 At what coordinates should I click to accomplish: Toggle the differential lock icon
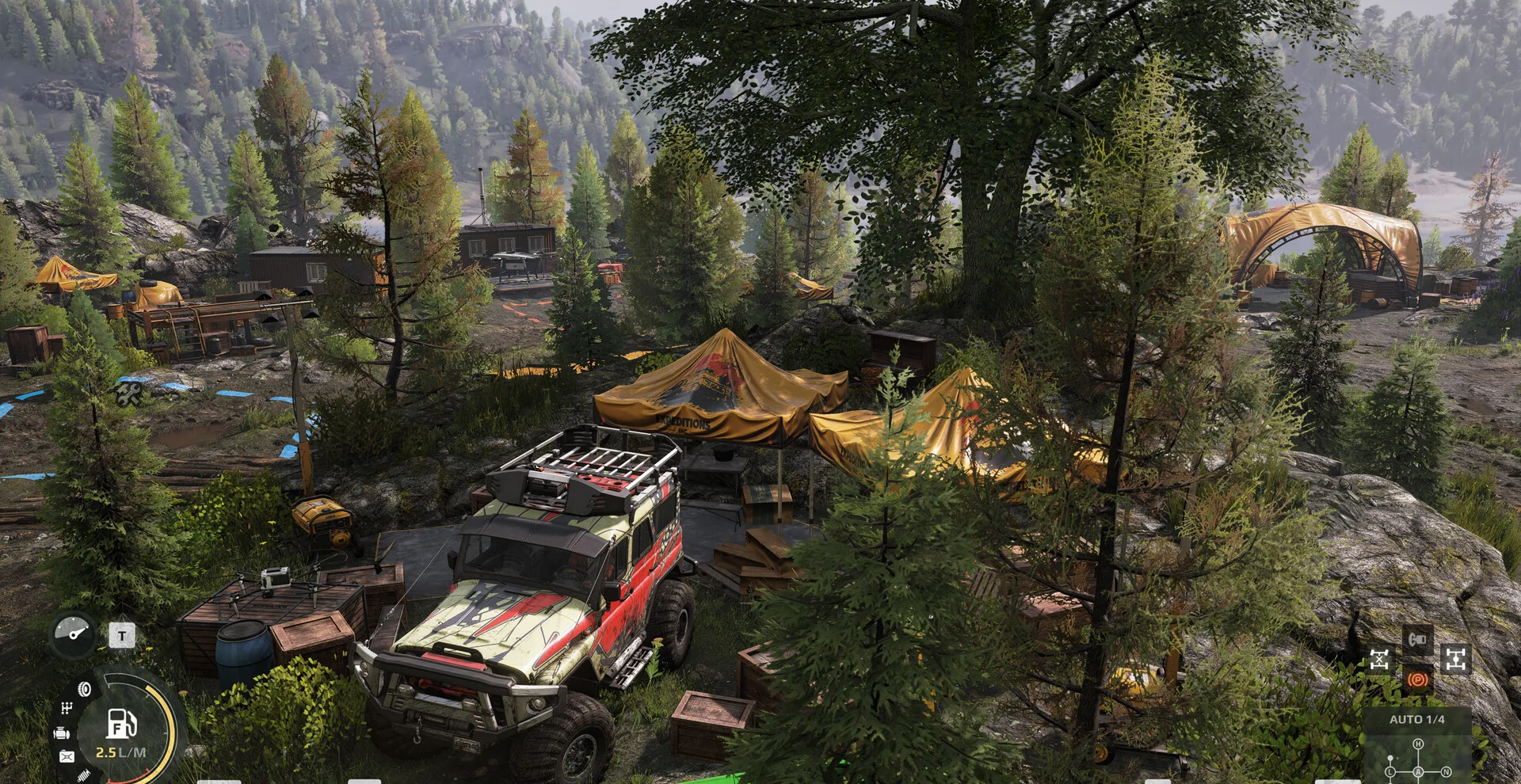tap(1379, 659)
